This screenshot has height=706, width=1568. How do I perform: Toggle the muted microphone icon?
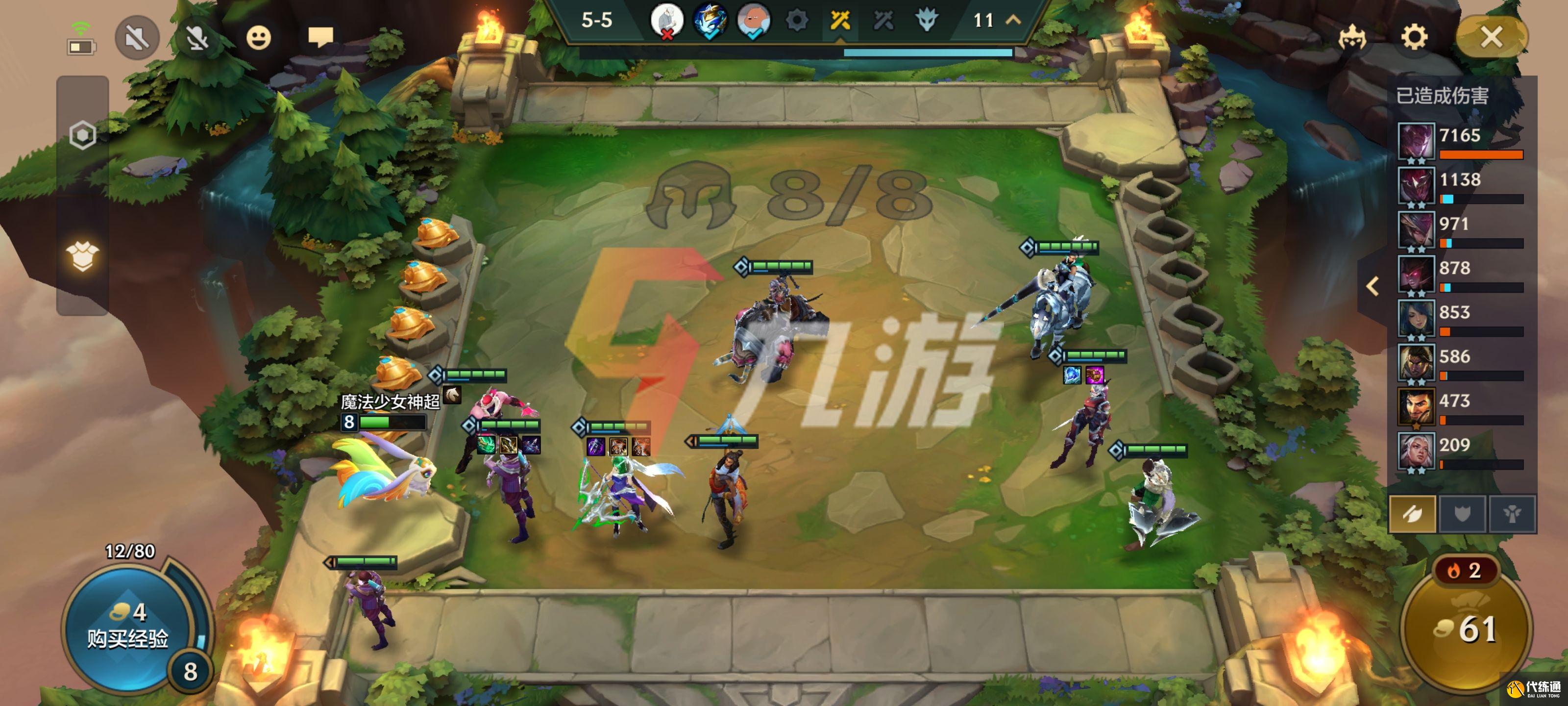coord(196,38)
